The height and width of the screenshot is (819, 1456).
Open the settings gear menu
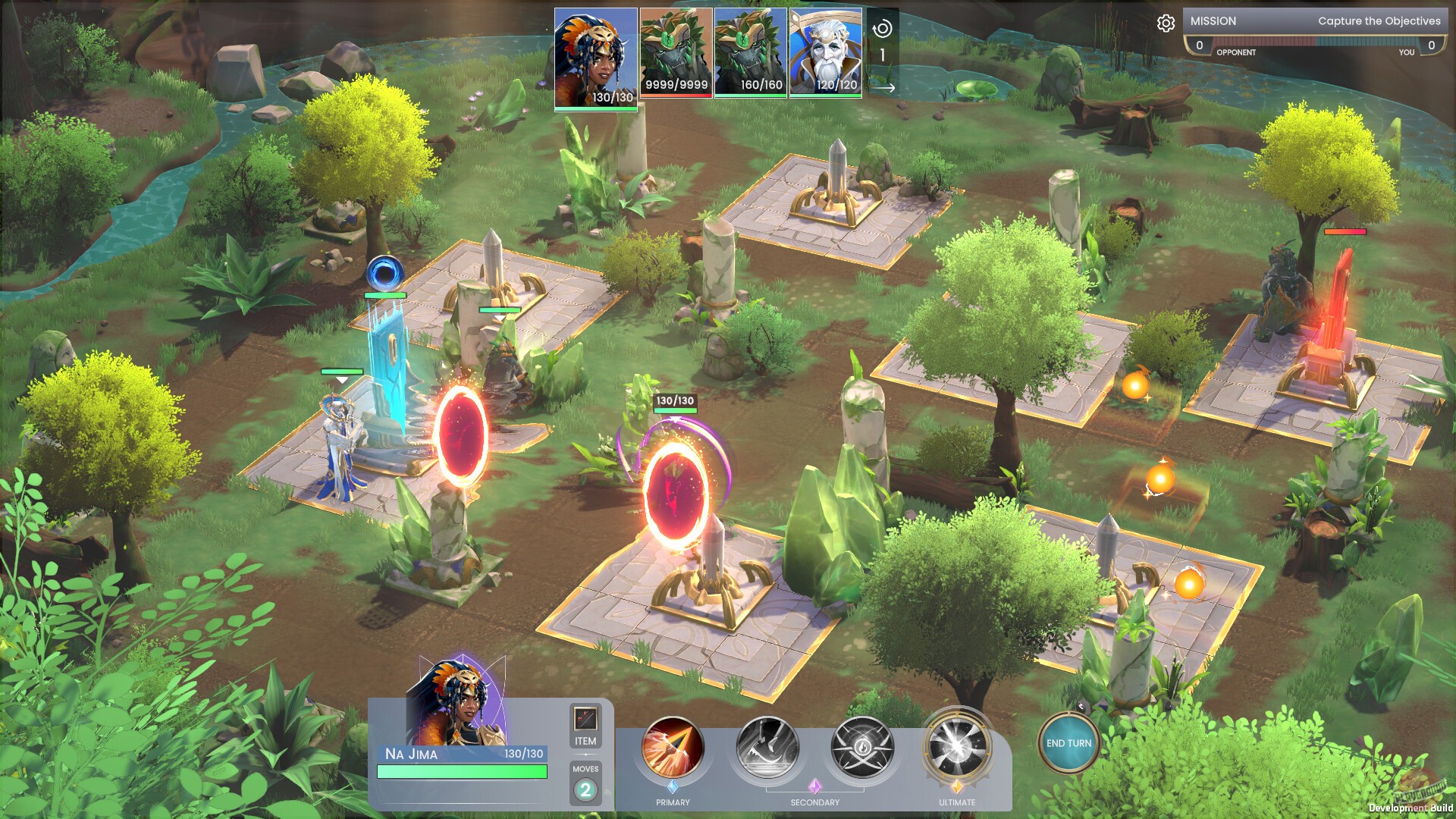pos(1166,24)
